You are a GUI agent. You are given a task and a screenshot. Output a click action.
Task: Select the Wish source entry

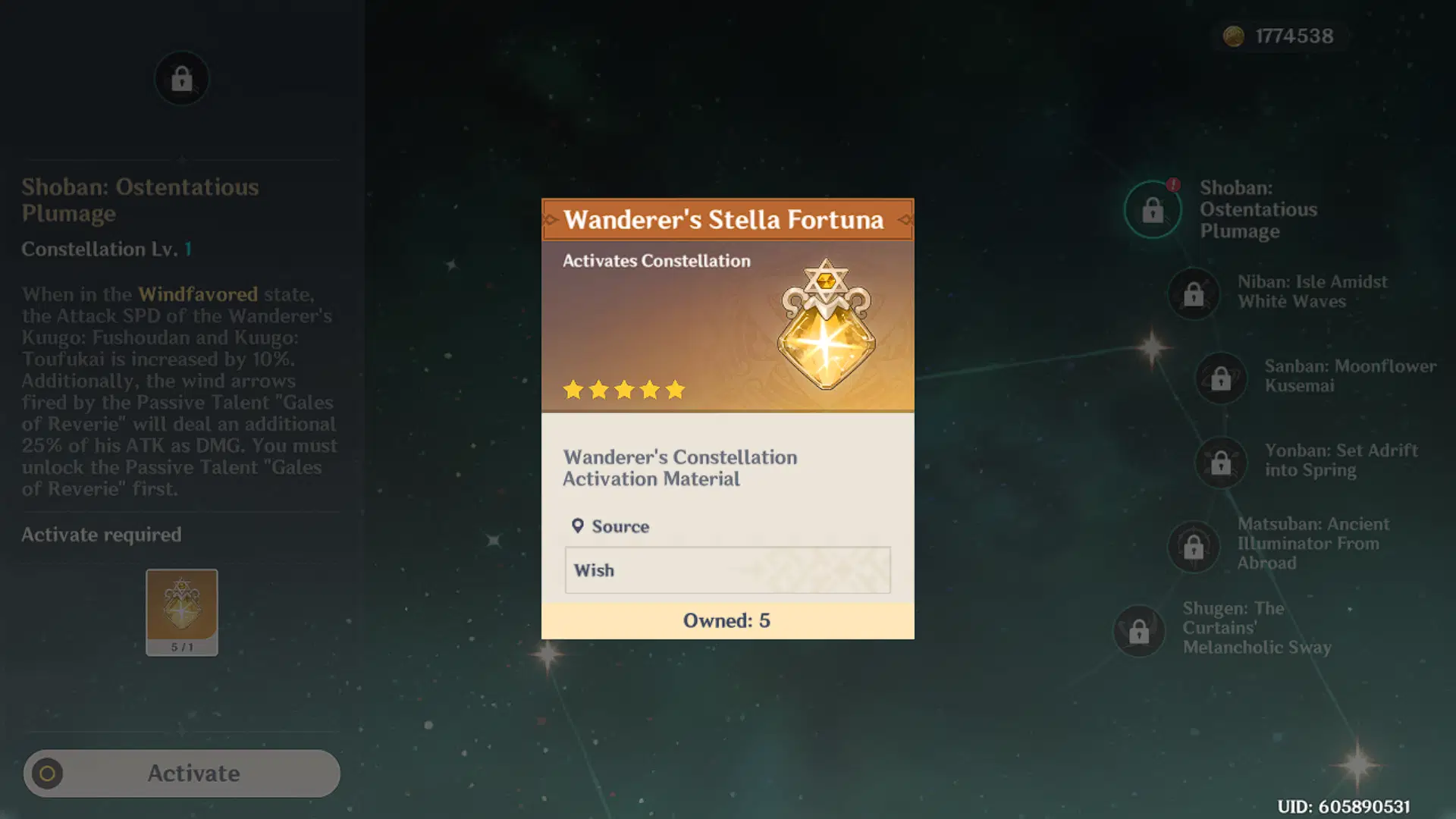[727, 570]
